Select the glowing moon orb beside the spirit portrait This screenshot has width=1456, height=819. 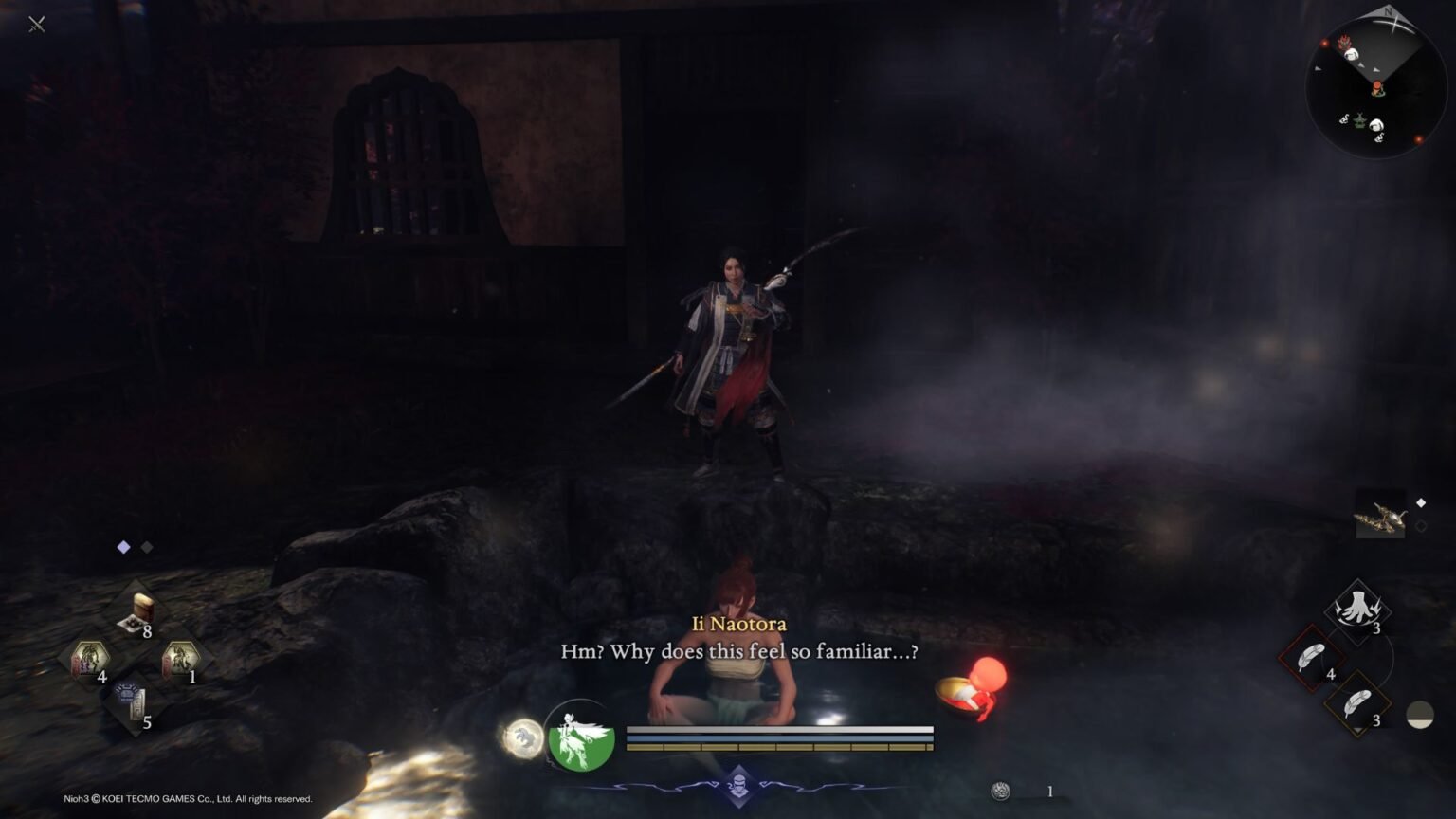pos(522,740)
